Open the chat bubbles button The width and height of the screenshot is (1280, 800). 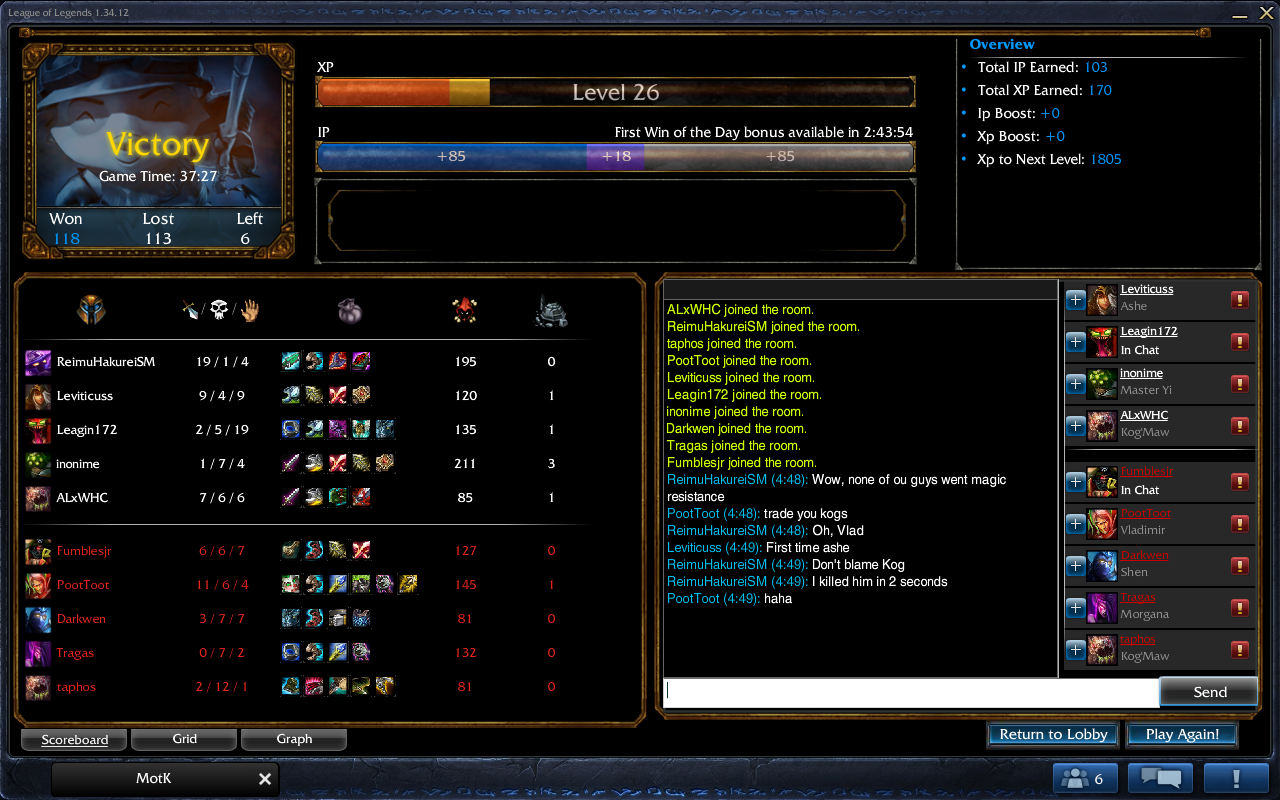point(1160,779)
